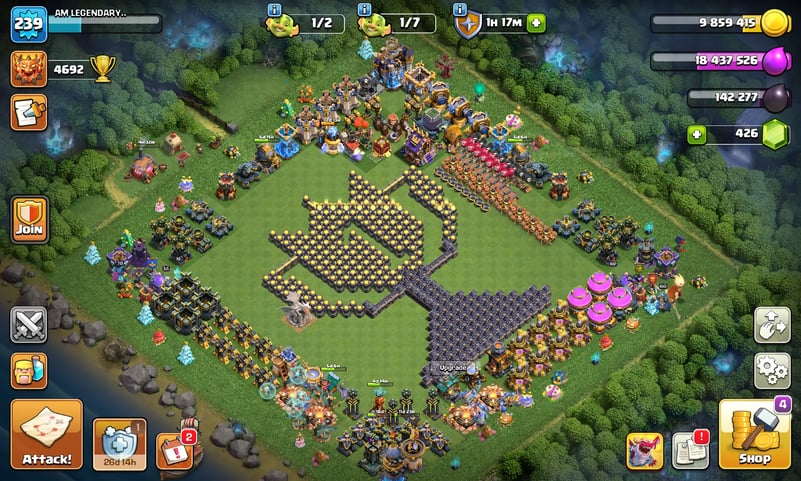The height and width of the screenshot is (481, 801).
Task: Tap the Join clan shield button
Action: [x=29, y=218]
